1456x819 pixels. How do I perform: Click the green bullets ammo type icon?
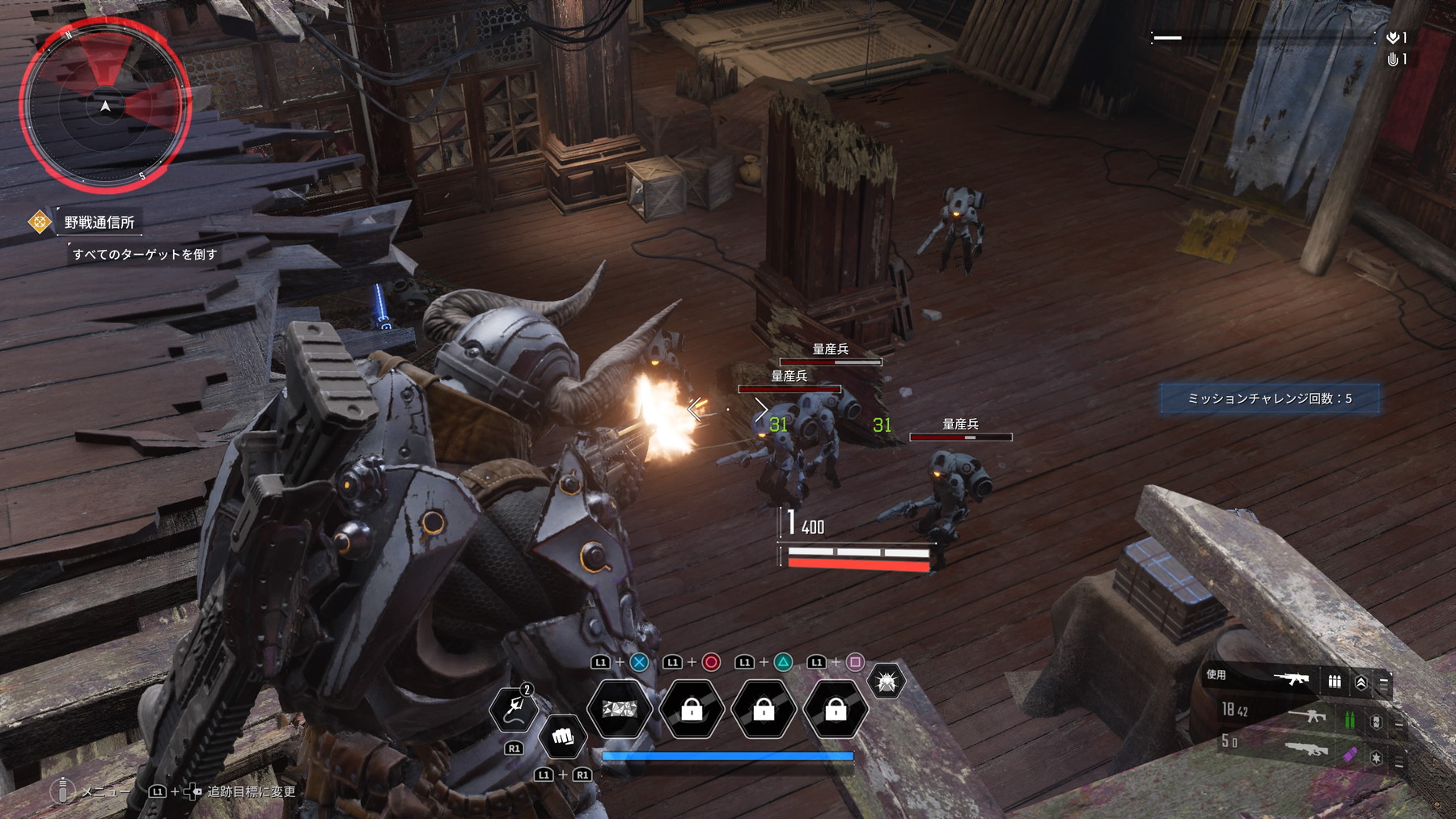1349,719
